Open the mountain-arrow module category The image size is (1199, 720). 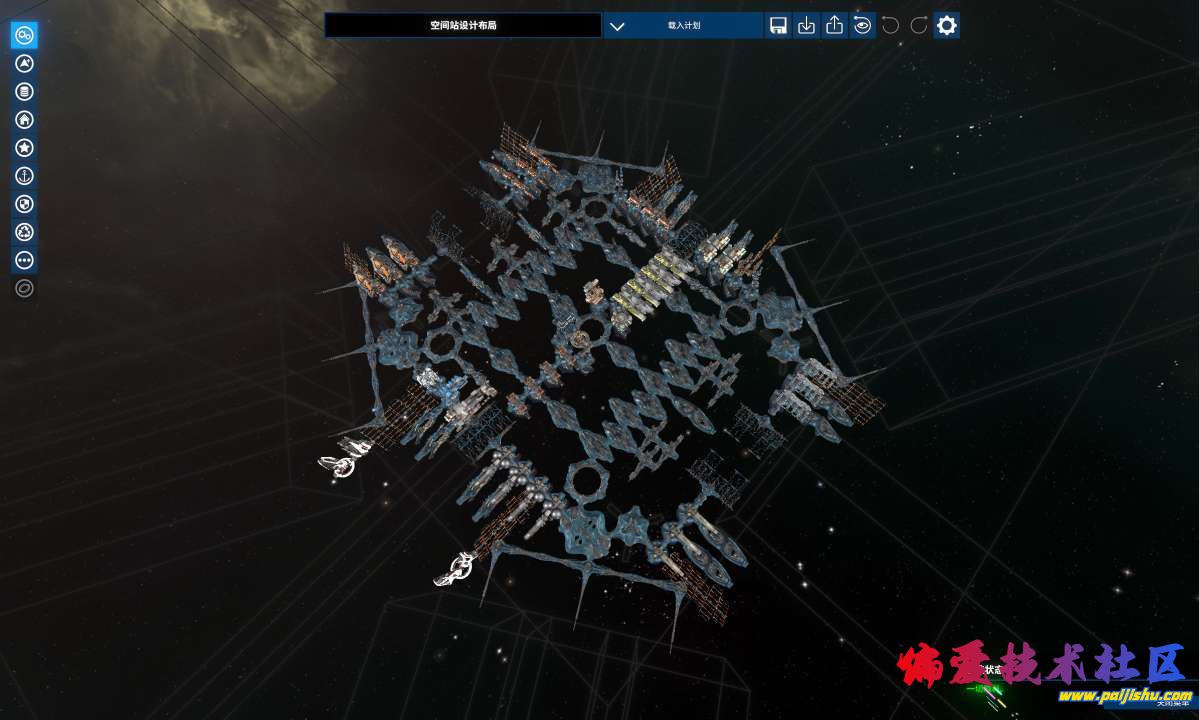tap(25, 64)
